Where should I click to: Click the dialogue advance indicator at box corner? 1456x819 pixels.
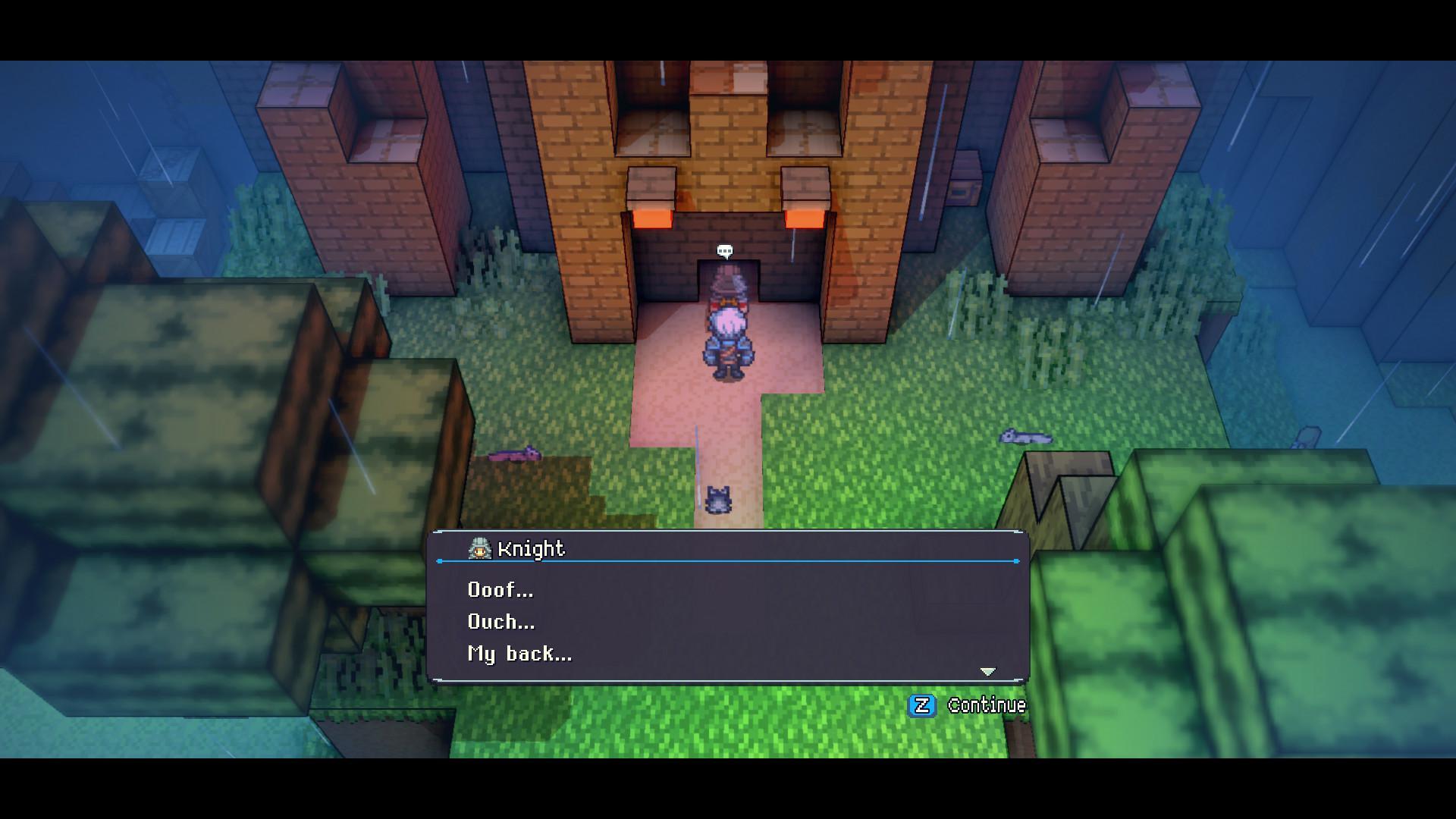click(988, 670)
